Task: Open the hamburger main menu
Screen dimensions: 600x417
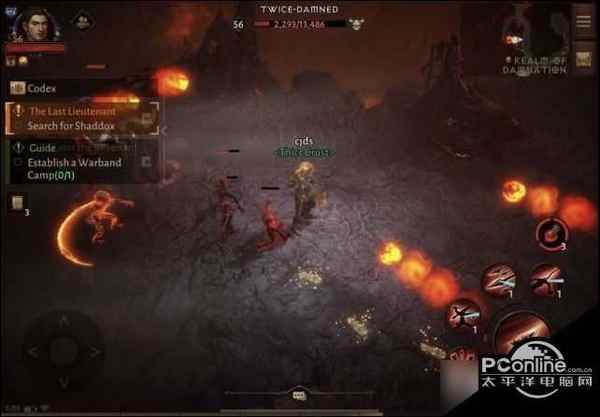Action: pyautogui.click(x=583, y=18)
